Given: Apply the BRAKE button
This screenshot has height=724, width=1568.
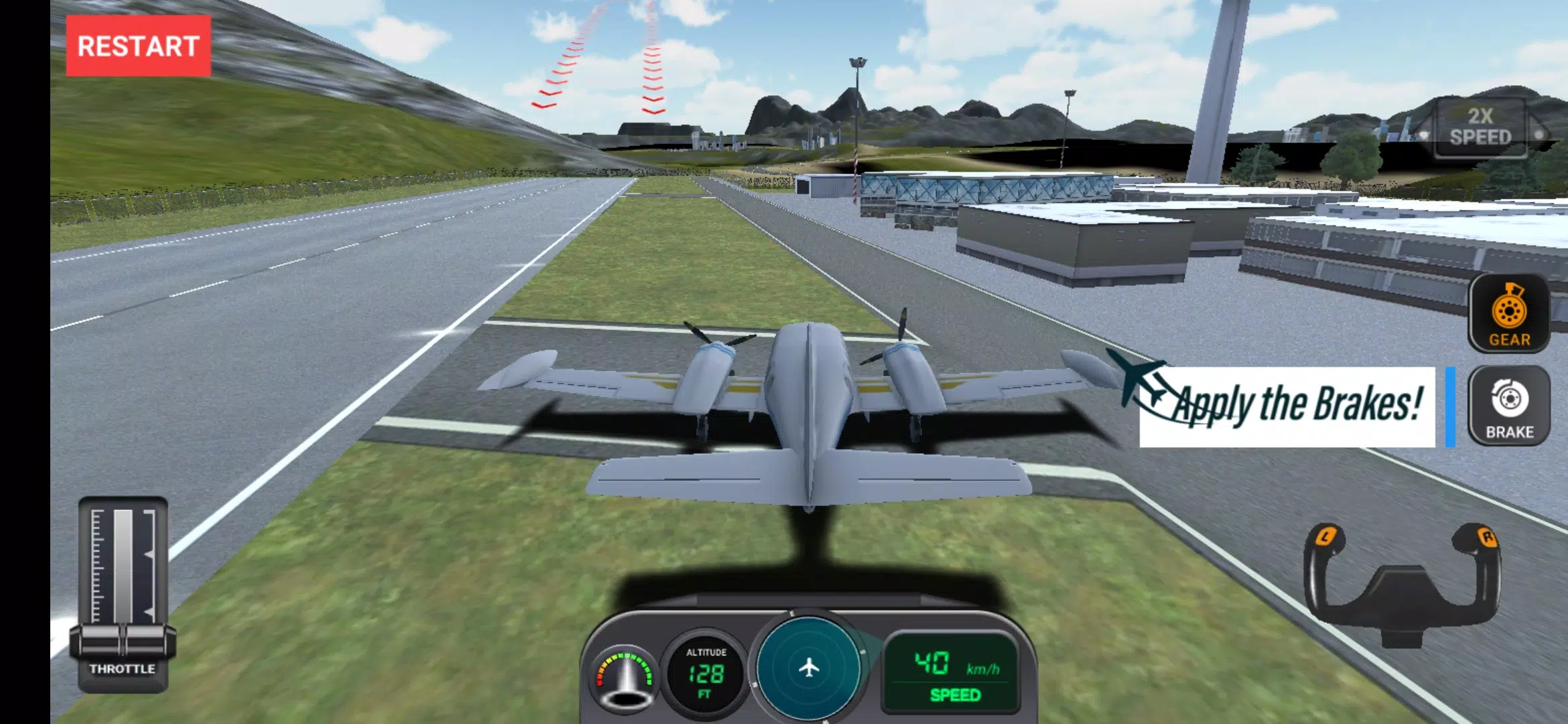Looking at the screenshot, I should coord(1509,406).
